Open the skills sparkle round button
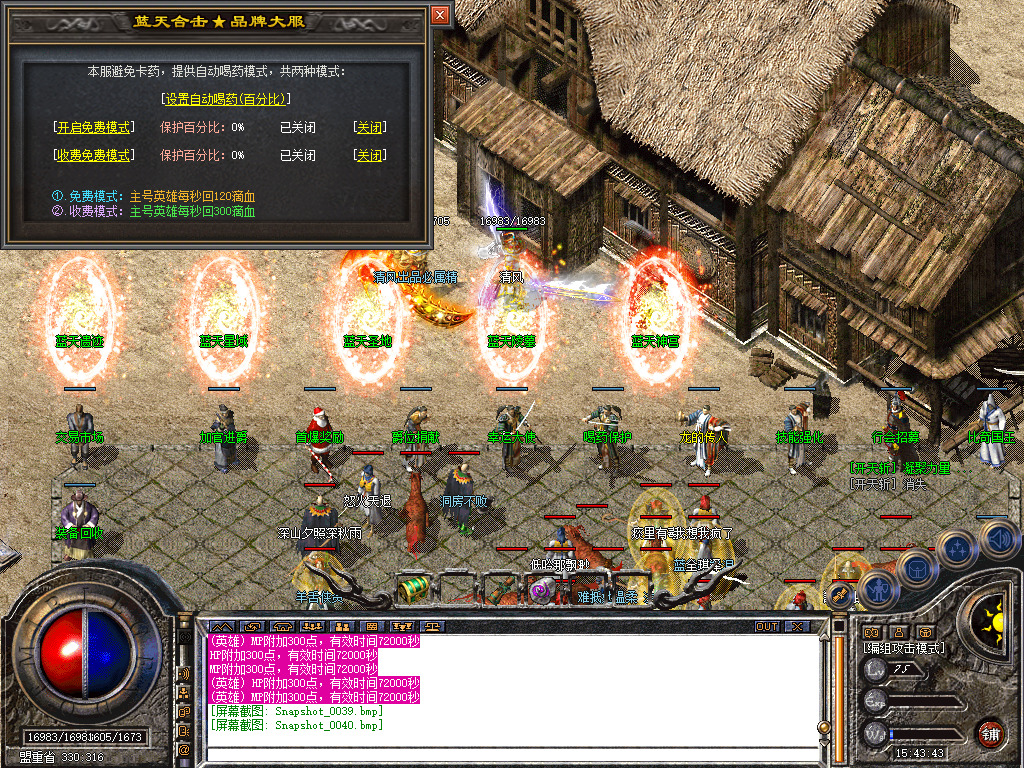1024x768 pixels. (957, 547)
